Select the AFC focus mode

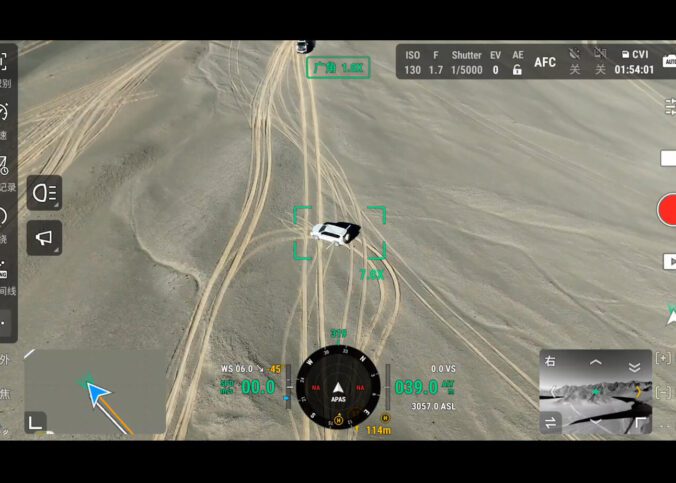click(545, 62)
